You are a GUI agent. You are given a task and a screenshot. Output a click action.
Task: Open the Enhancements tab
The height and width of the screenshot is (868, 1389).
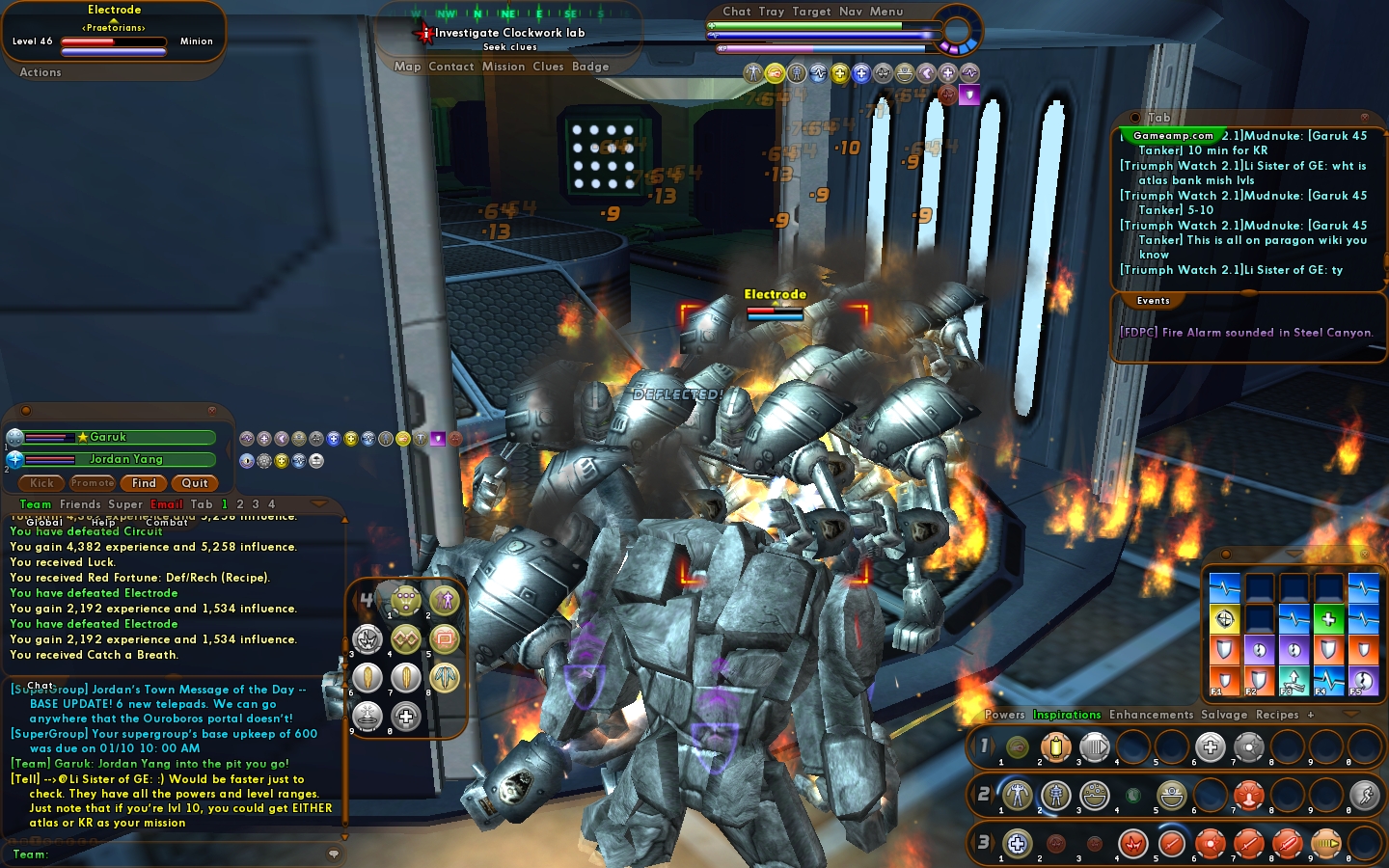coord(1151,715)
